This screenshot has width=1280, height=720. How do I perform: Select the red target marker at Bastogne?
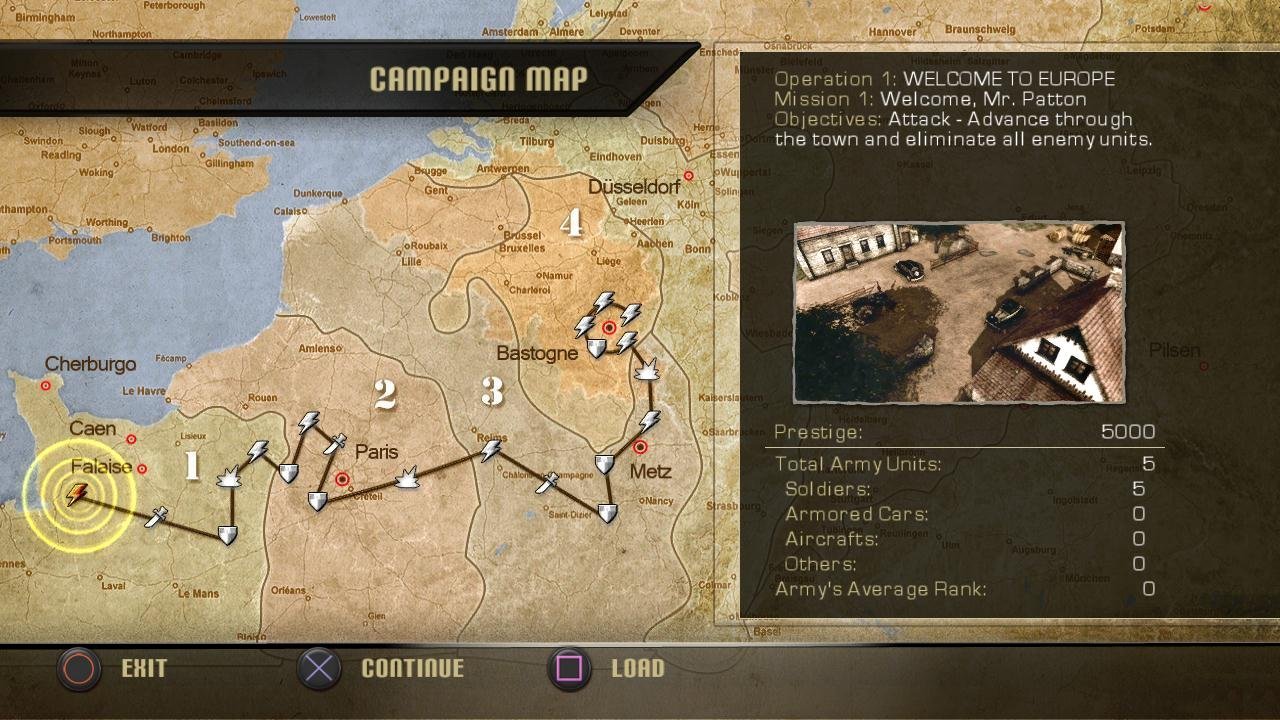tap(609, 327)
